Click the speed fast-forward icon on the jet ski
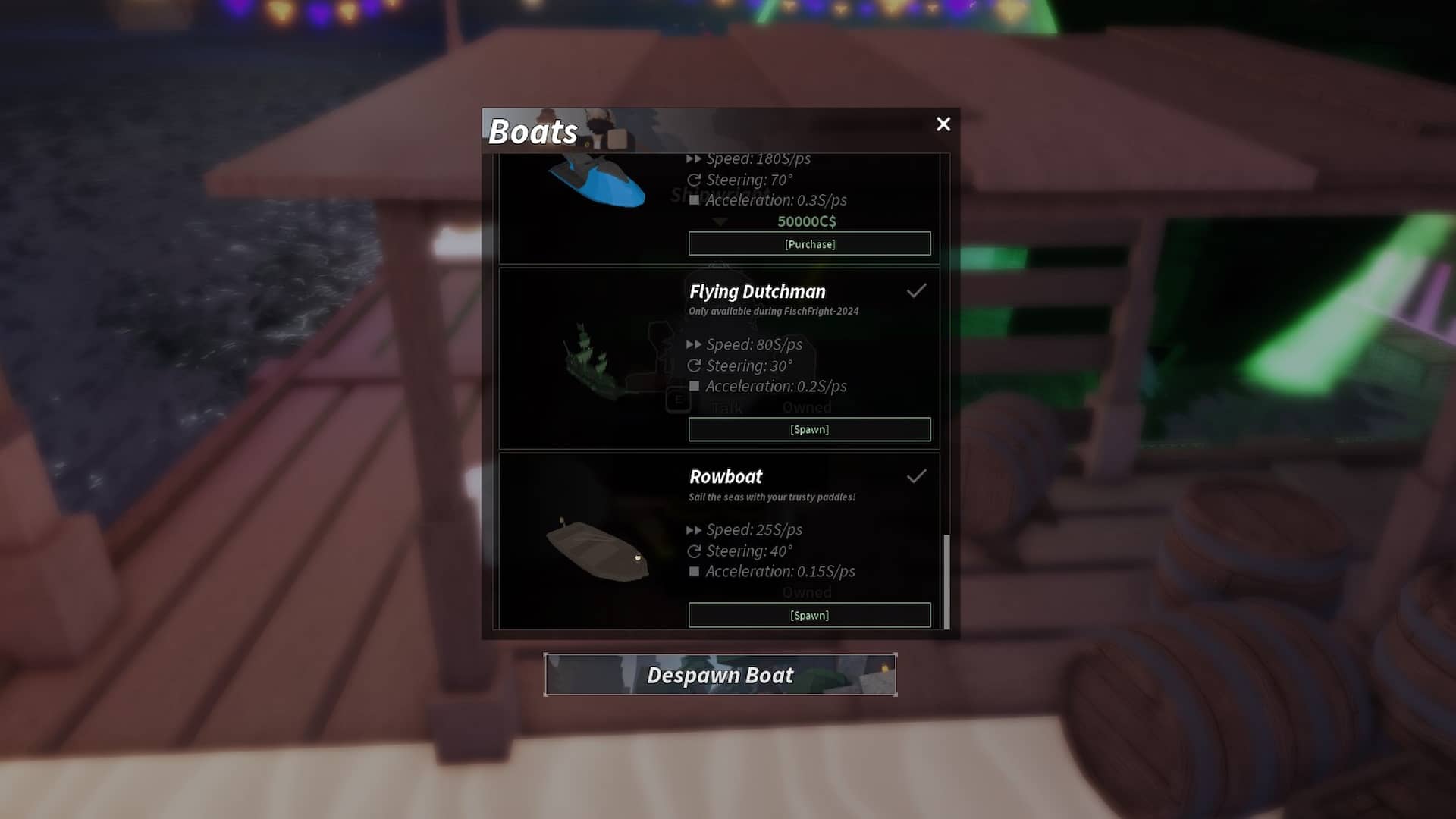 (695, 158)
